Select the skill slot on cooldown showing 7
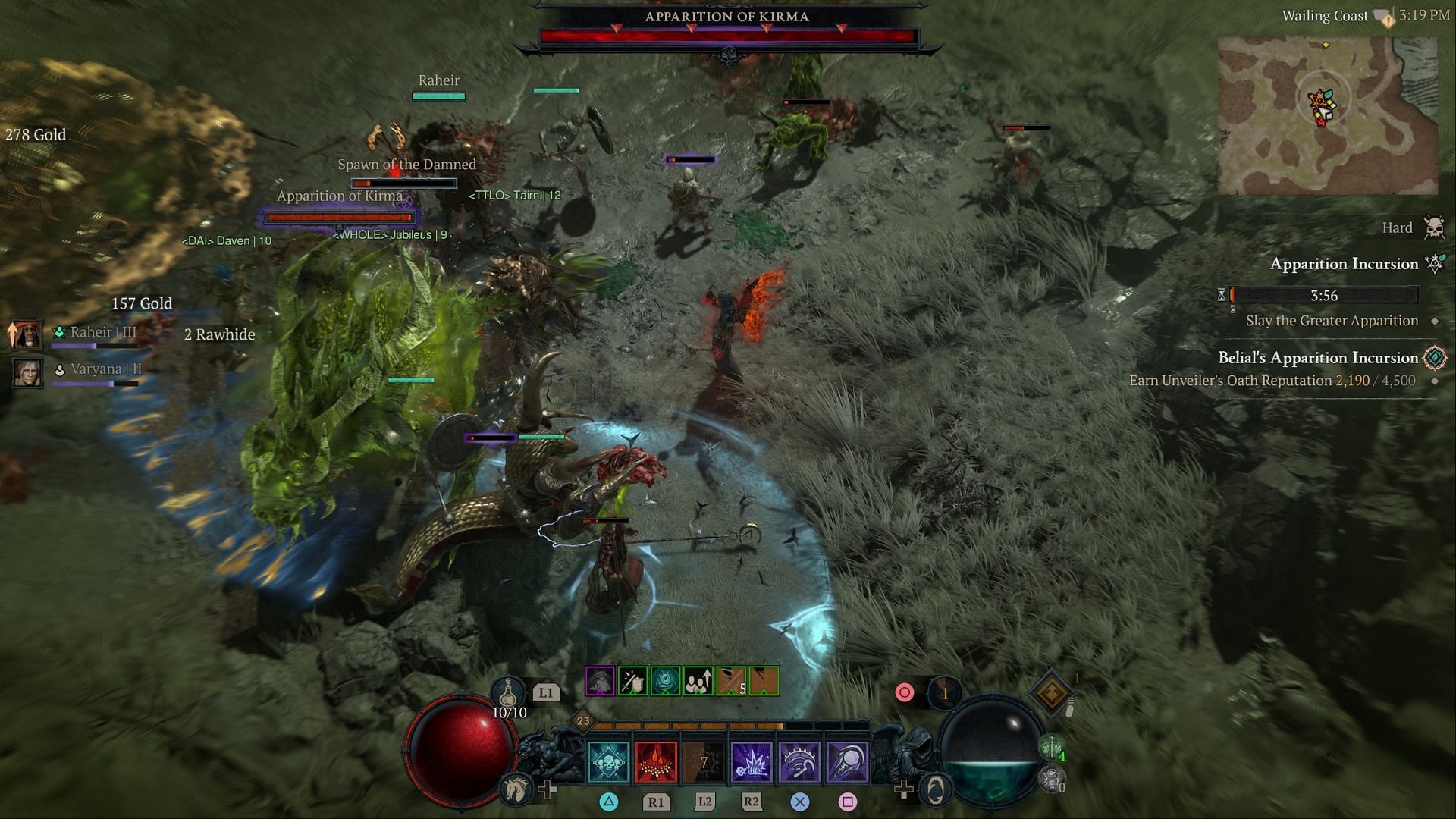Screen dimensions: 1456x819 tap(704, 761)
